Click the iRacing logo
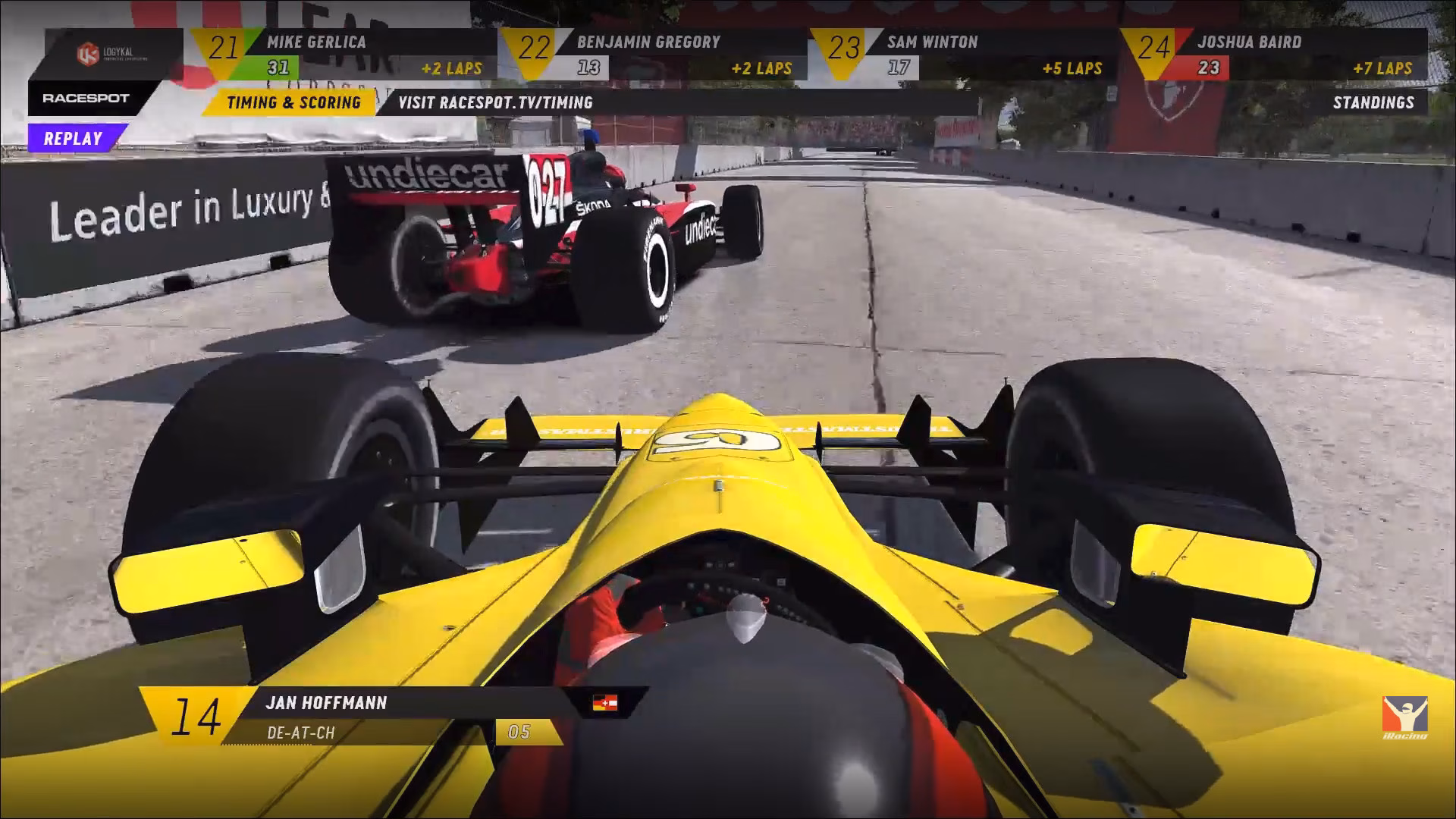This screenshot has width=1456, height=819. click(x=1404, y=717)
